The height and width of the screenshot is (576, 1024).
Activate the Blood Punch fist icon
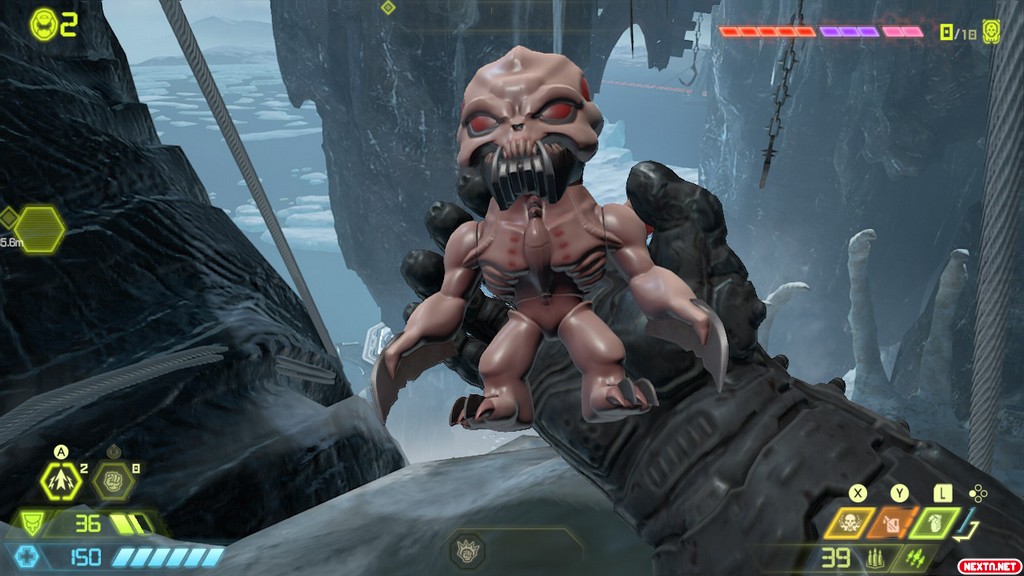[x=113, y=483]
